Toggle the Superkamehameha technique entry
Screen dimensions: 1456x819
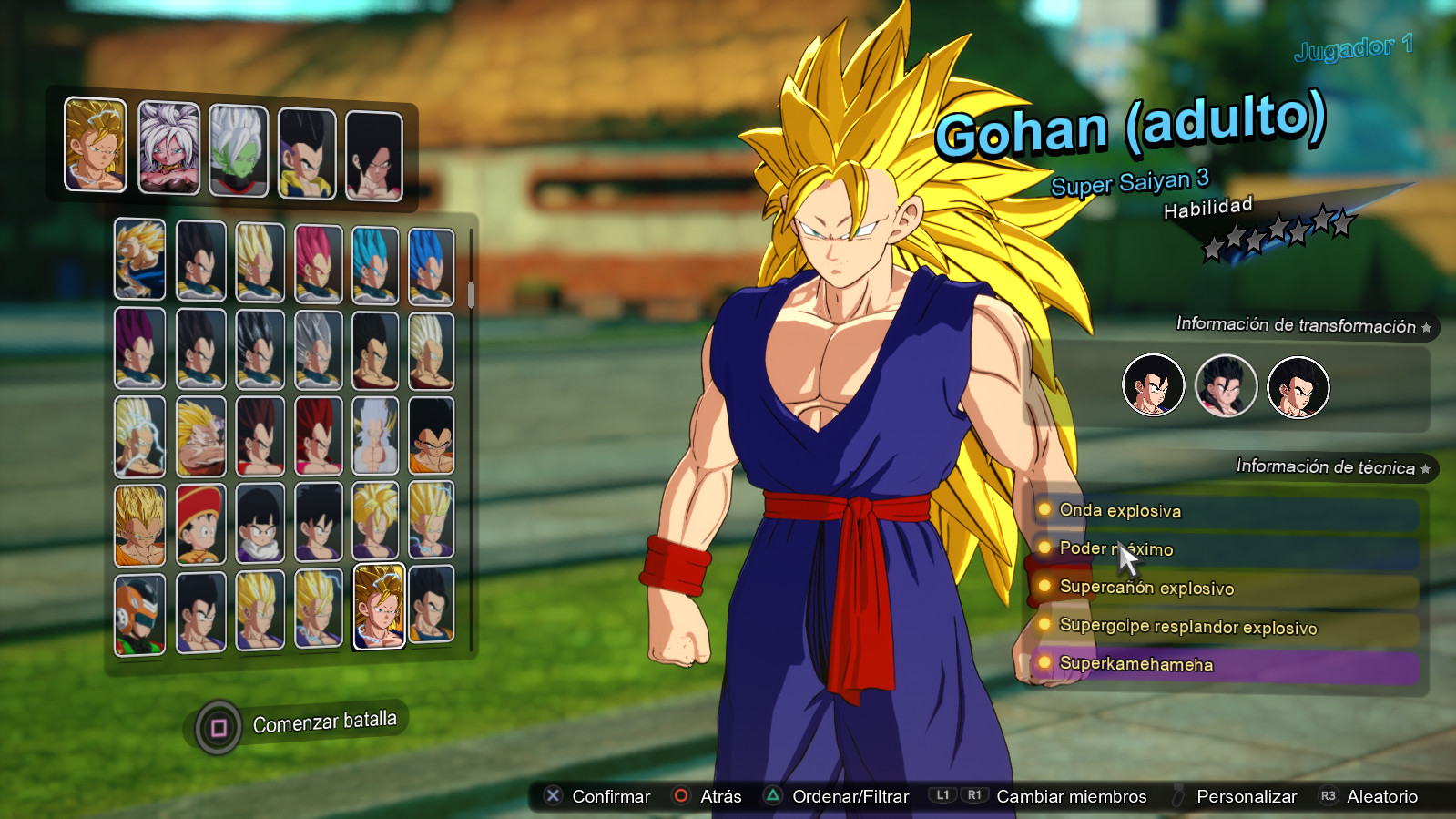click(x=1135, y=665)
